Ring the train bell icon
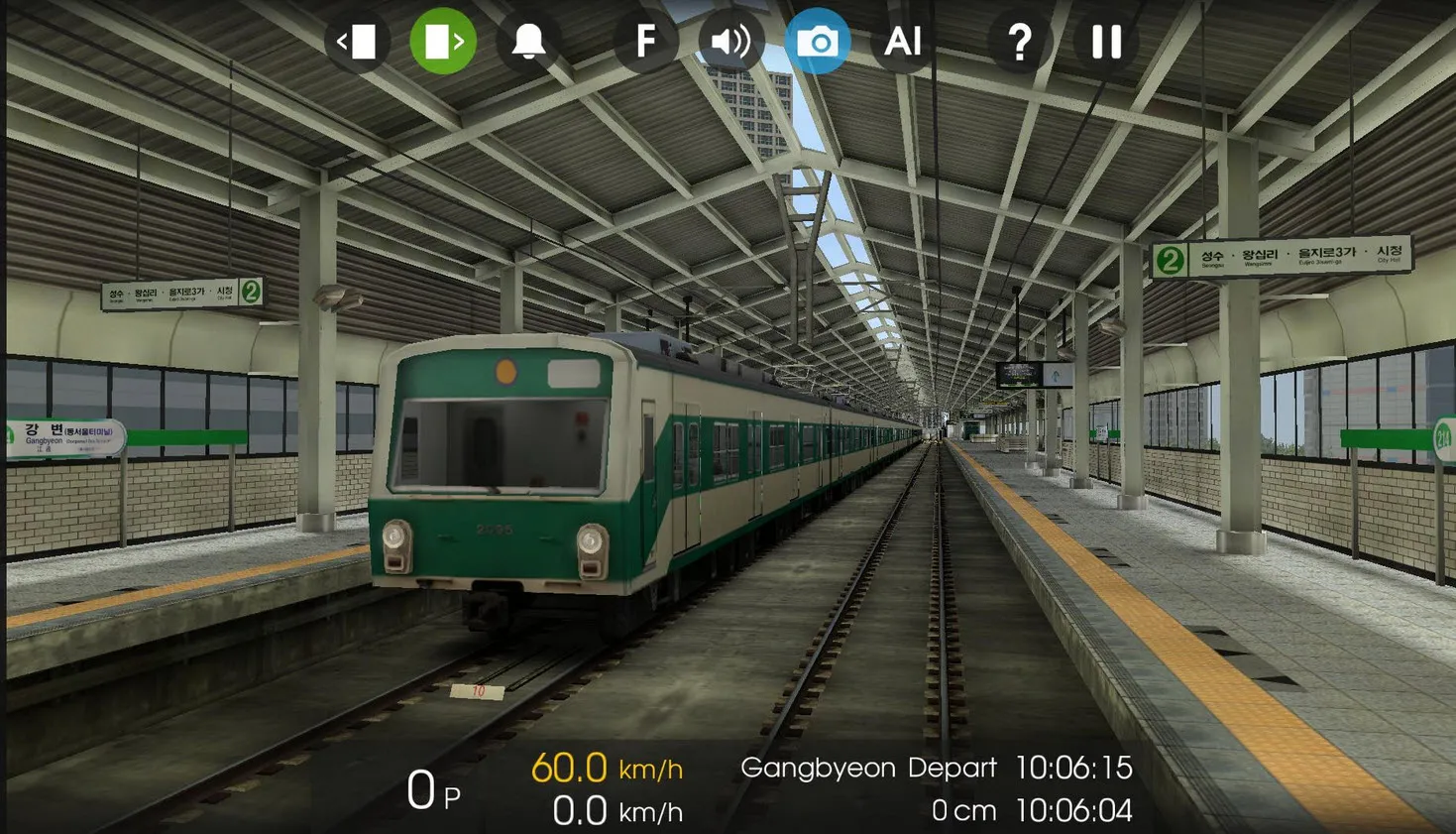 pos(529,42)
